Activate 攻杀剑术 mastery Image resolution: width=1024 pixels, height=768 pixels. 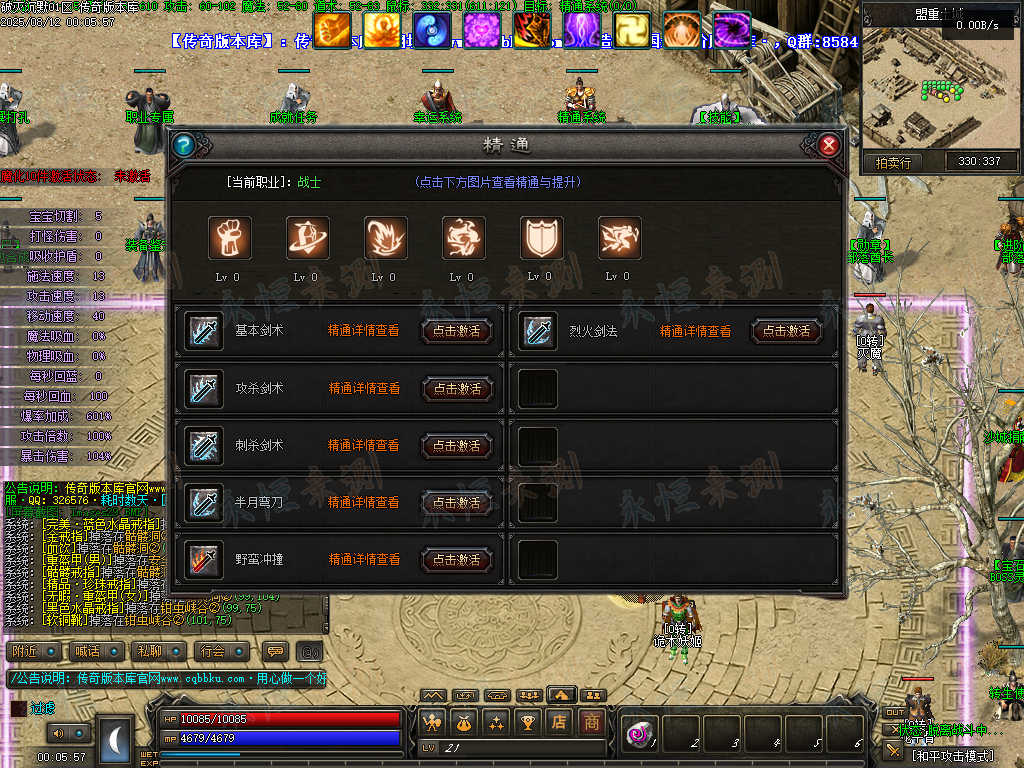[457, 389]
